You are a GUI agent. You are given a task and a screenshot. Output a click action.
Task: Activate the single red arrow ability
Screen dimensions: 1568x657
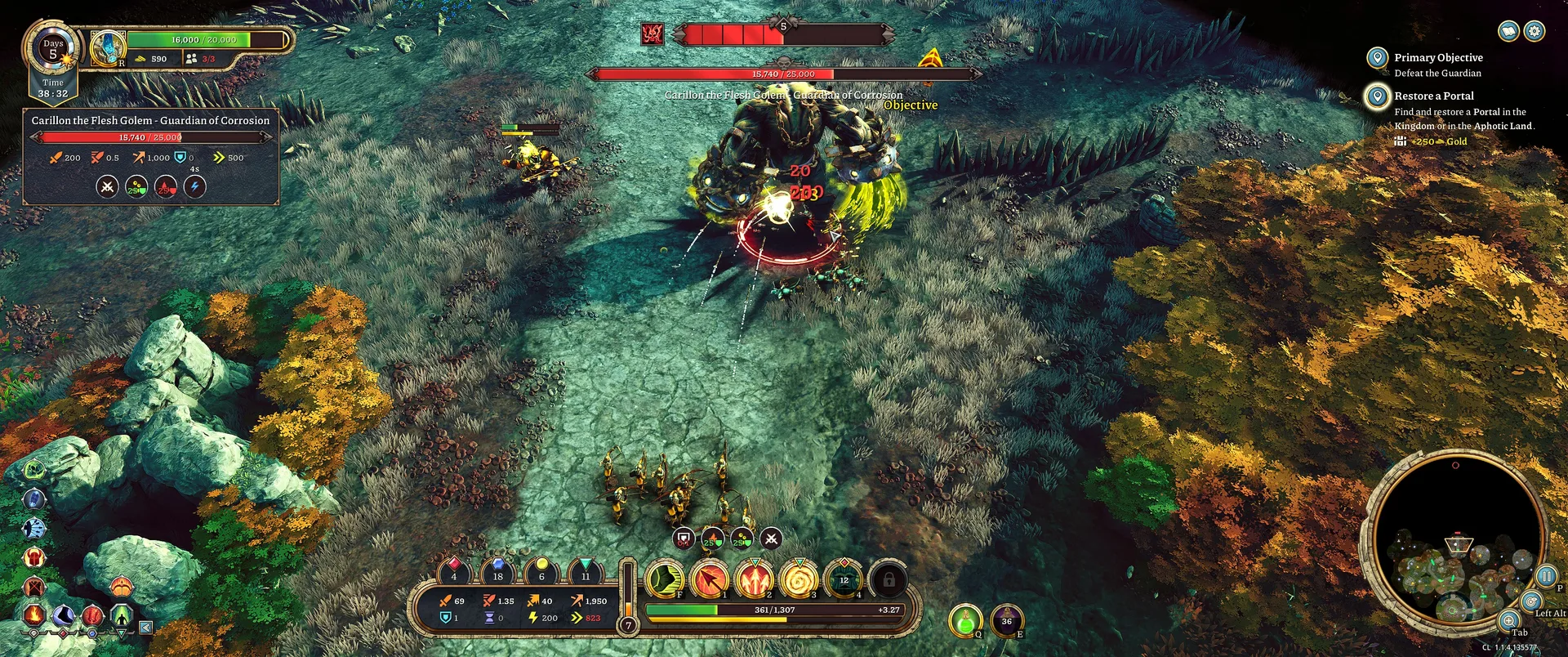coord(710,579)
